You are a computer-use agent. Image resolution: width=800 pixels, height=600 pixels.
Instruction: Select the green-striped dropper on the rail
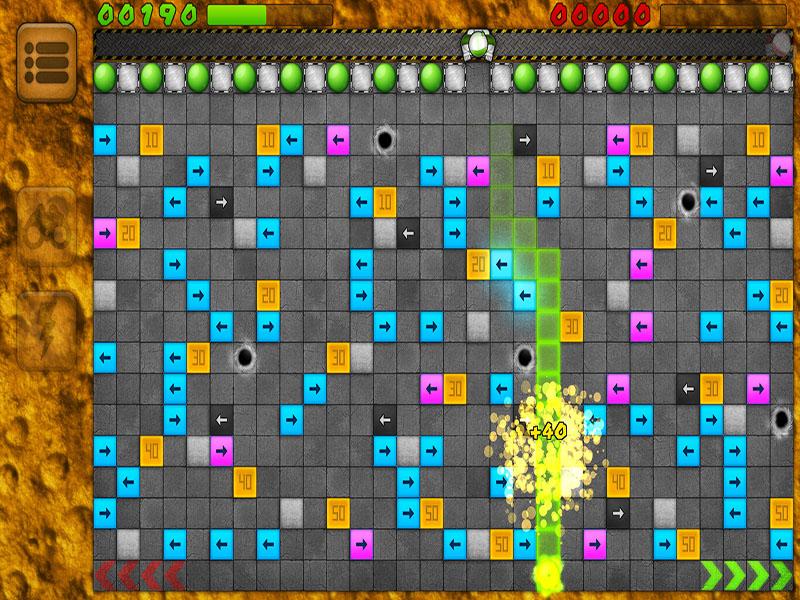click(479, 44)
